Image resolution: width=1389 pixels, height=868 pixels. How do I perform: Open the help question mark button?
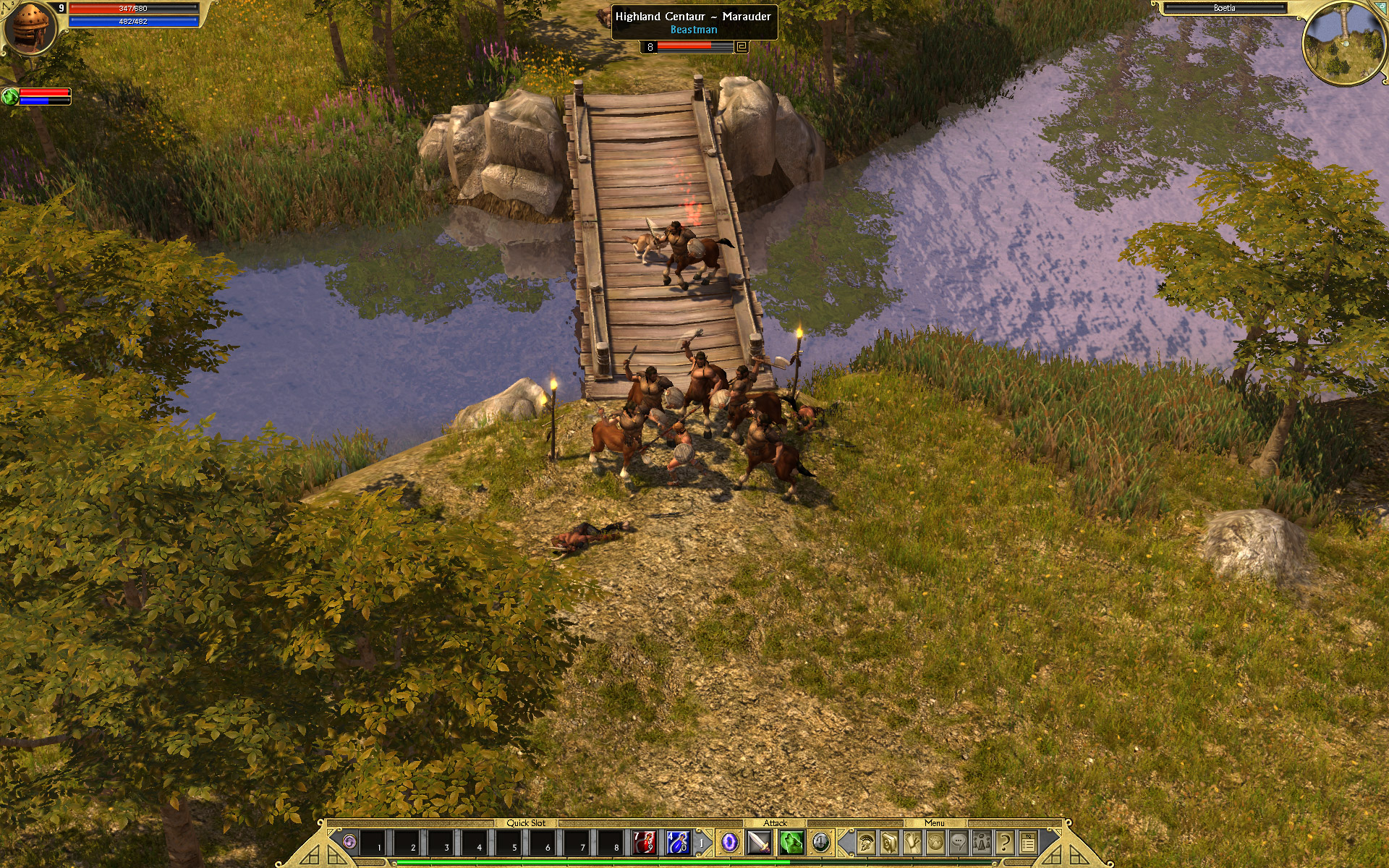pos(1005,842)
